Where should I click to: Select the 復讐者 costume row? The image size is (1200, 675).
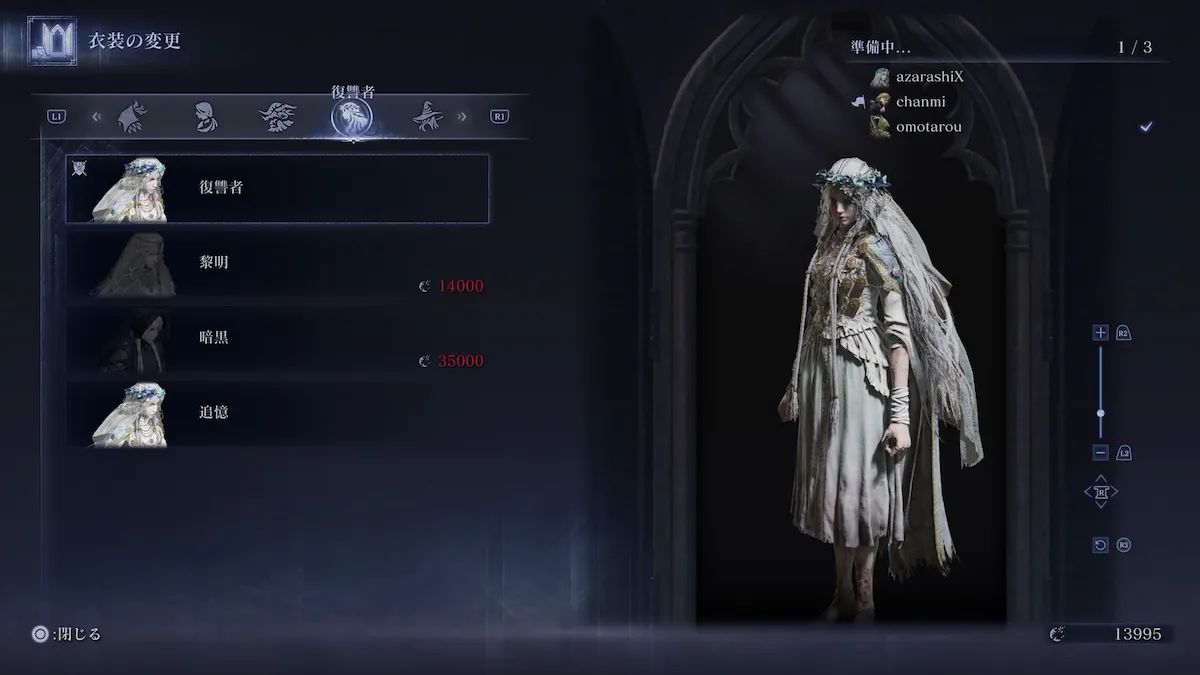point(277,188)
